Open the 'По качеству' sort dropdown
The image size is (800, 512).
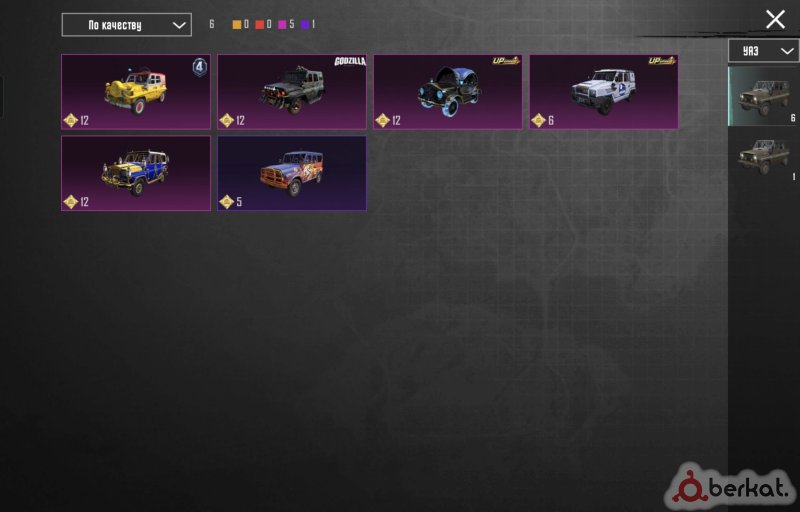[x=126, y=24]
